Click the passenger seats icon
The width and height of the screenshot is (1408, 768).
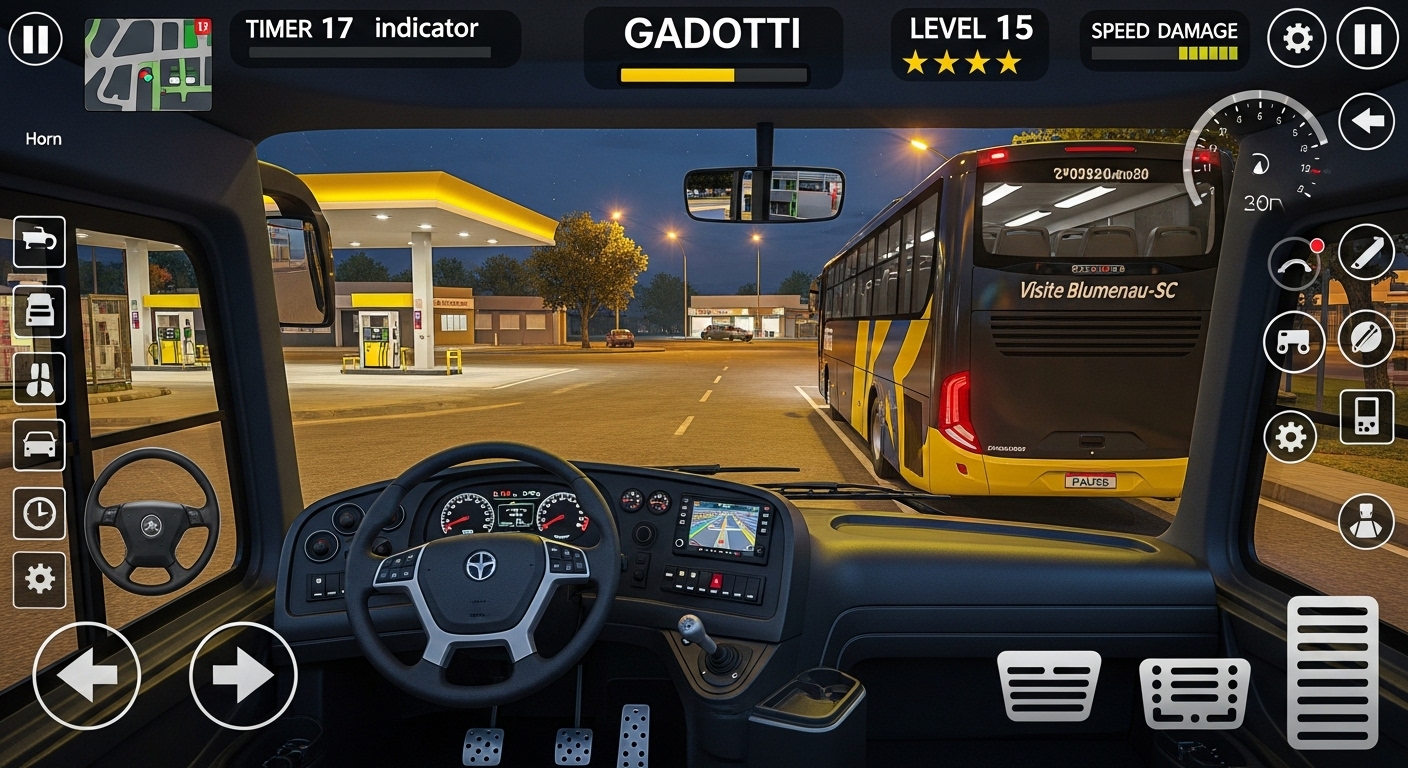point(39,380)
